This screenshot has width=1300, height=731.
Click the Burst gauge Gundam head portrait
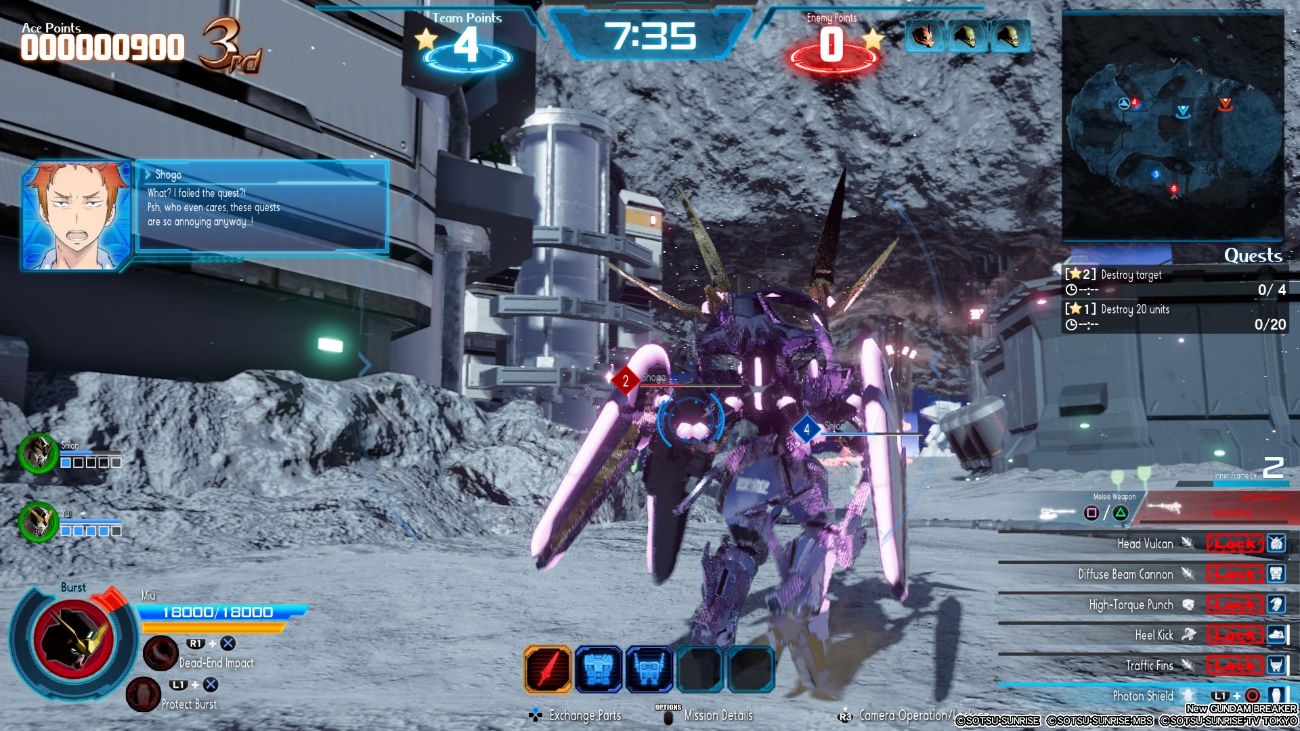tap(72, 640)
